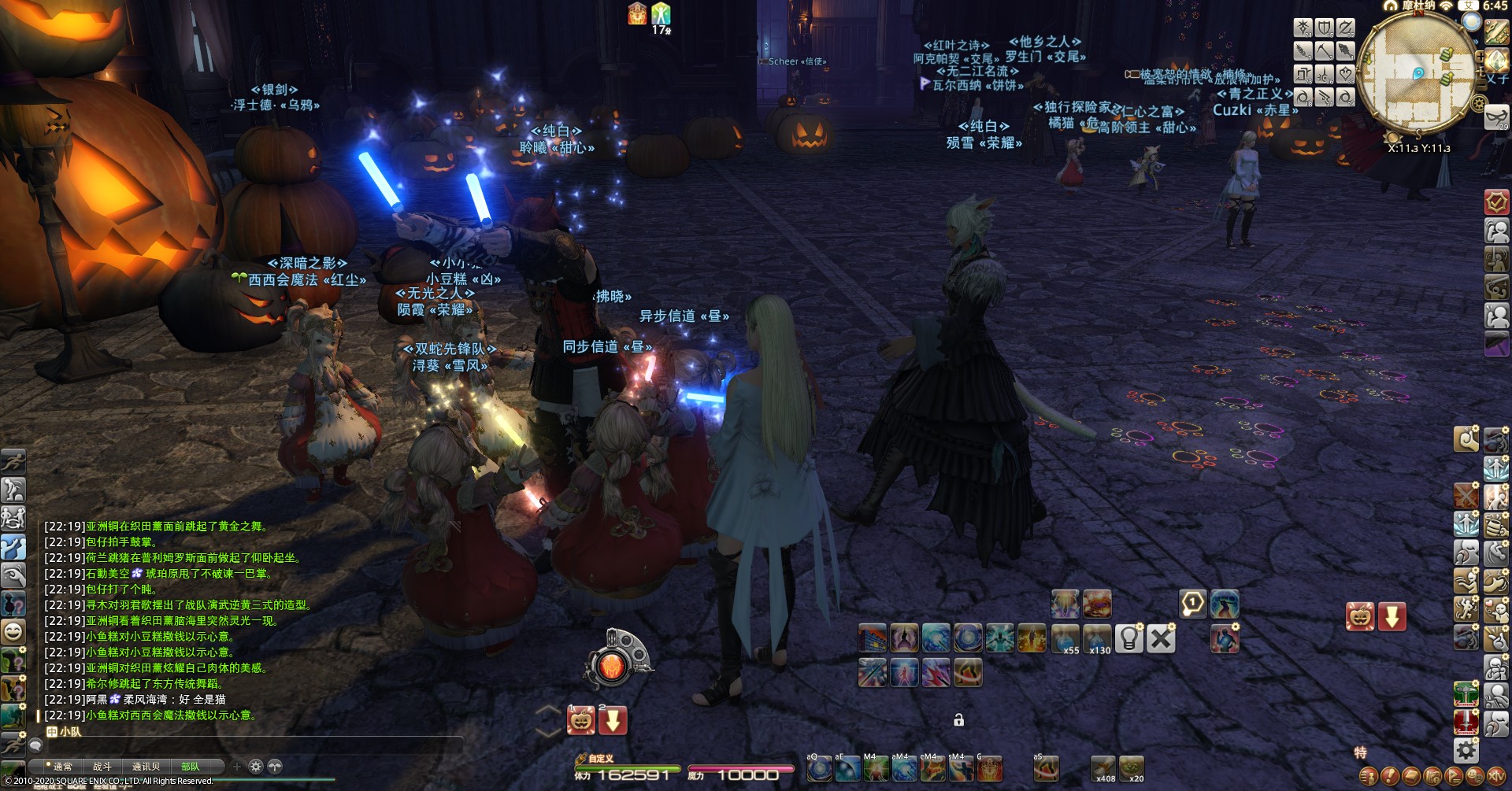Add a new chat tab

[x=236, y=766]
